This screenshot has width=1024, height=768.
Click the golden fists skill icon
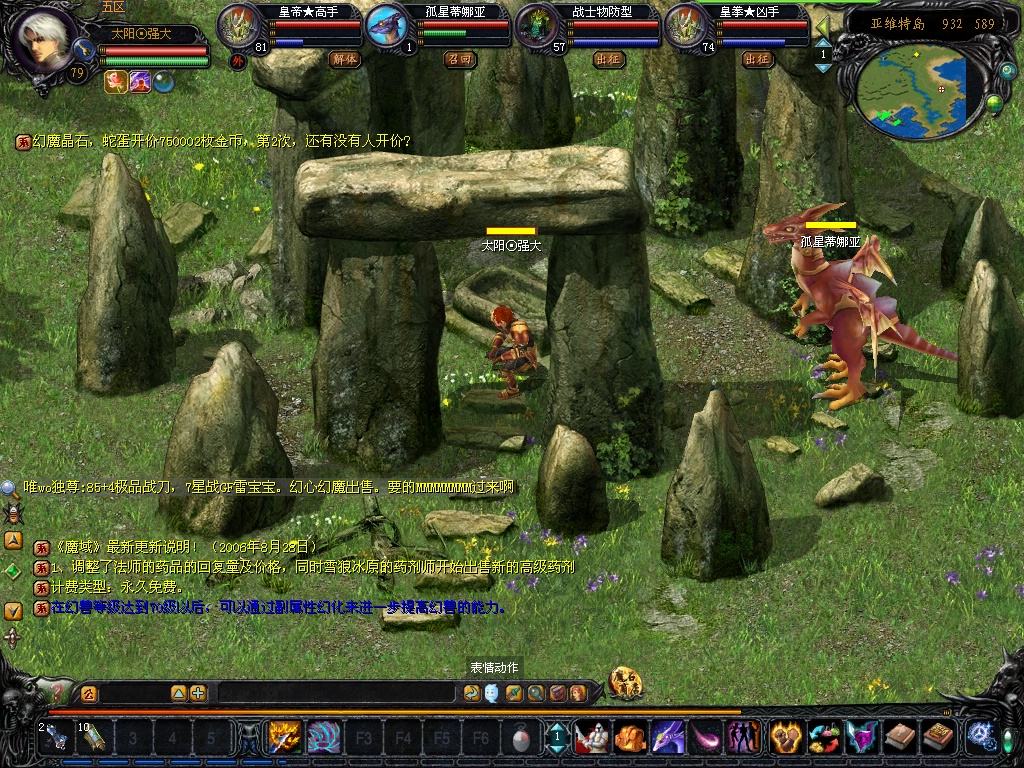784,738
